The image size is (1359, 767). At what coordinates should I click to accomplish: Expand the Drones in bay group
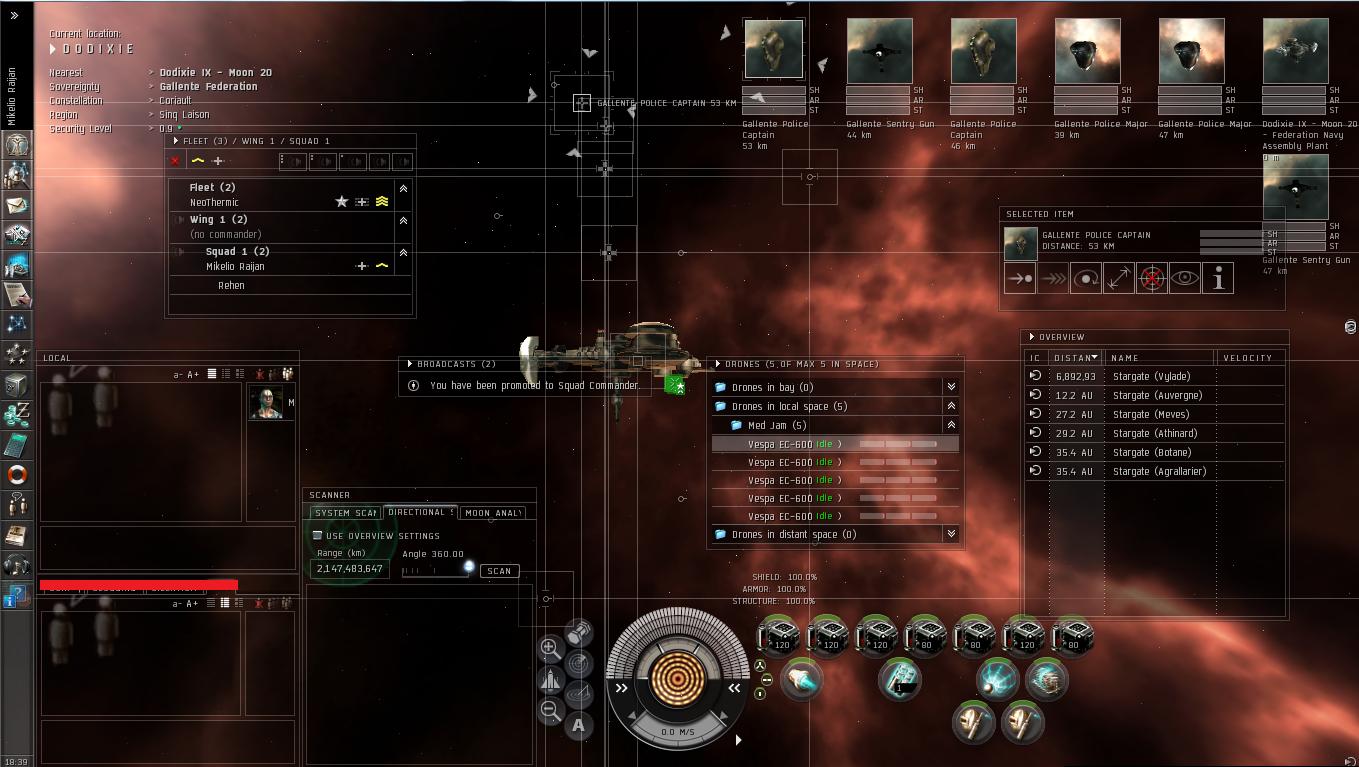tap(951, 387)
